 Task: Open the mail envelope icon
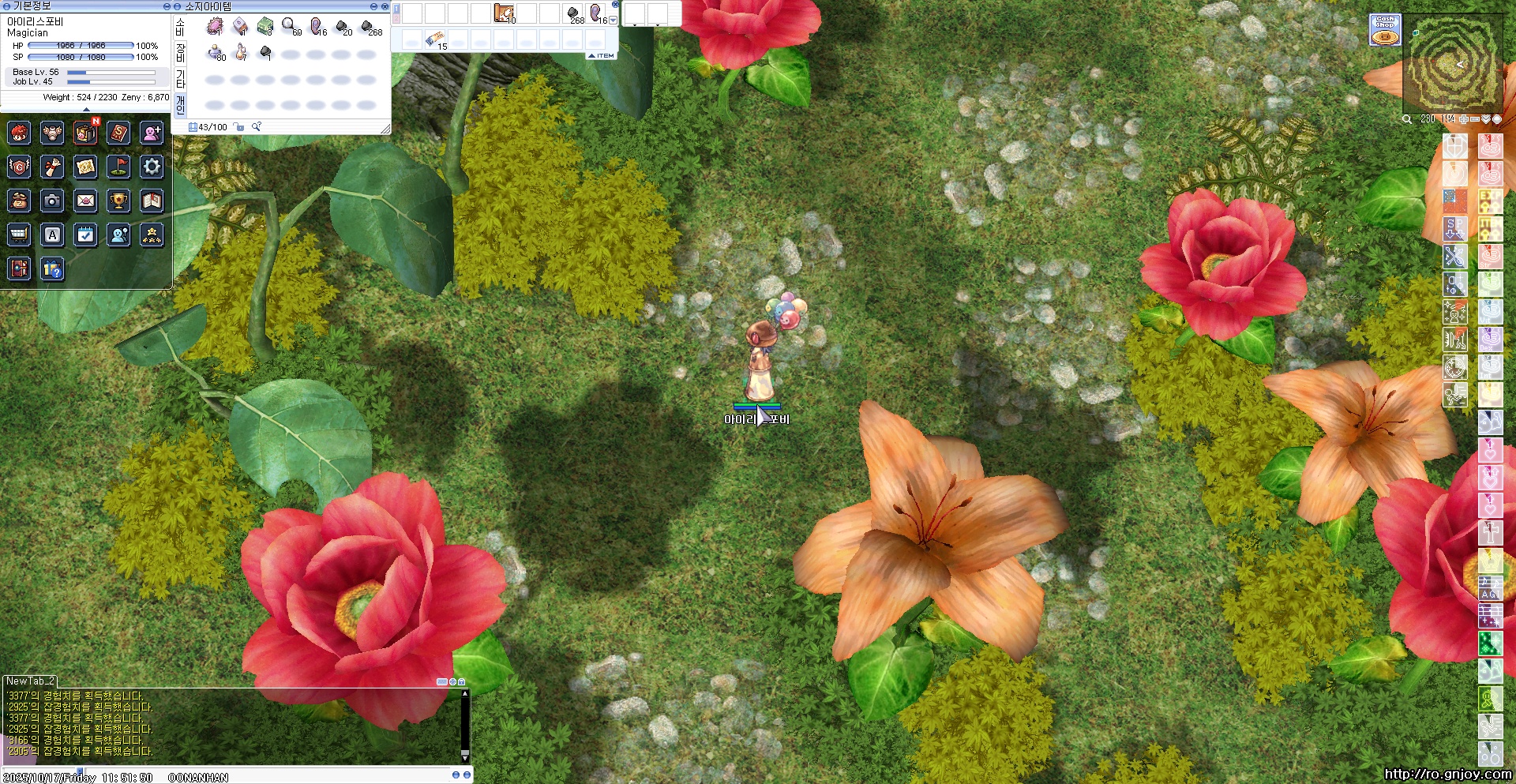click(x=85, y=201)
